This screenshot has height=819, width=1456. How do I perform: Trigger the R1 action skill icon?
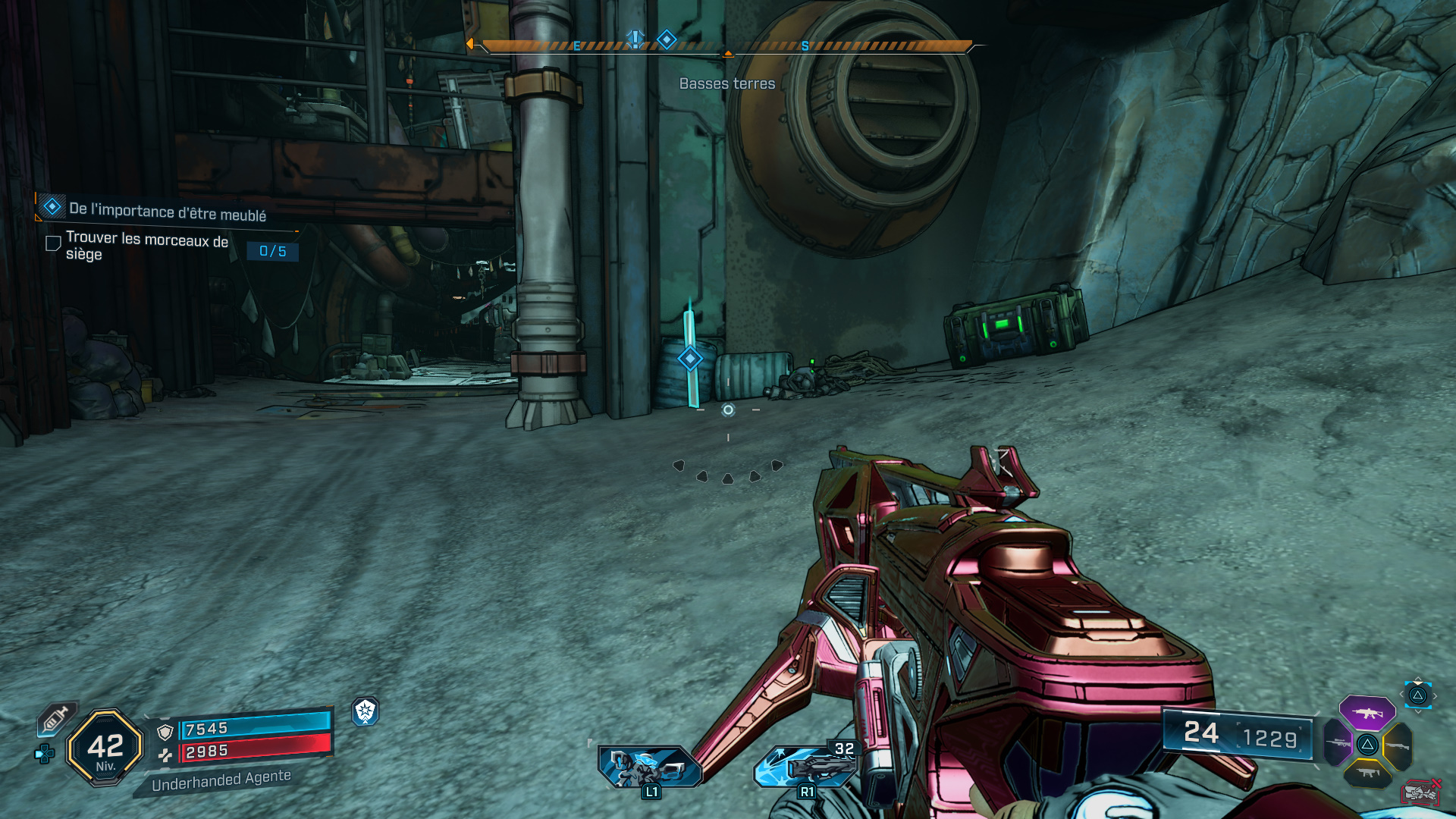point(805,766)
